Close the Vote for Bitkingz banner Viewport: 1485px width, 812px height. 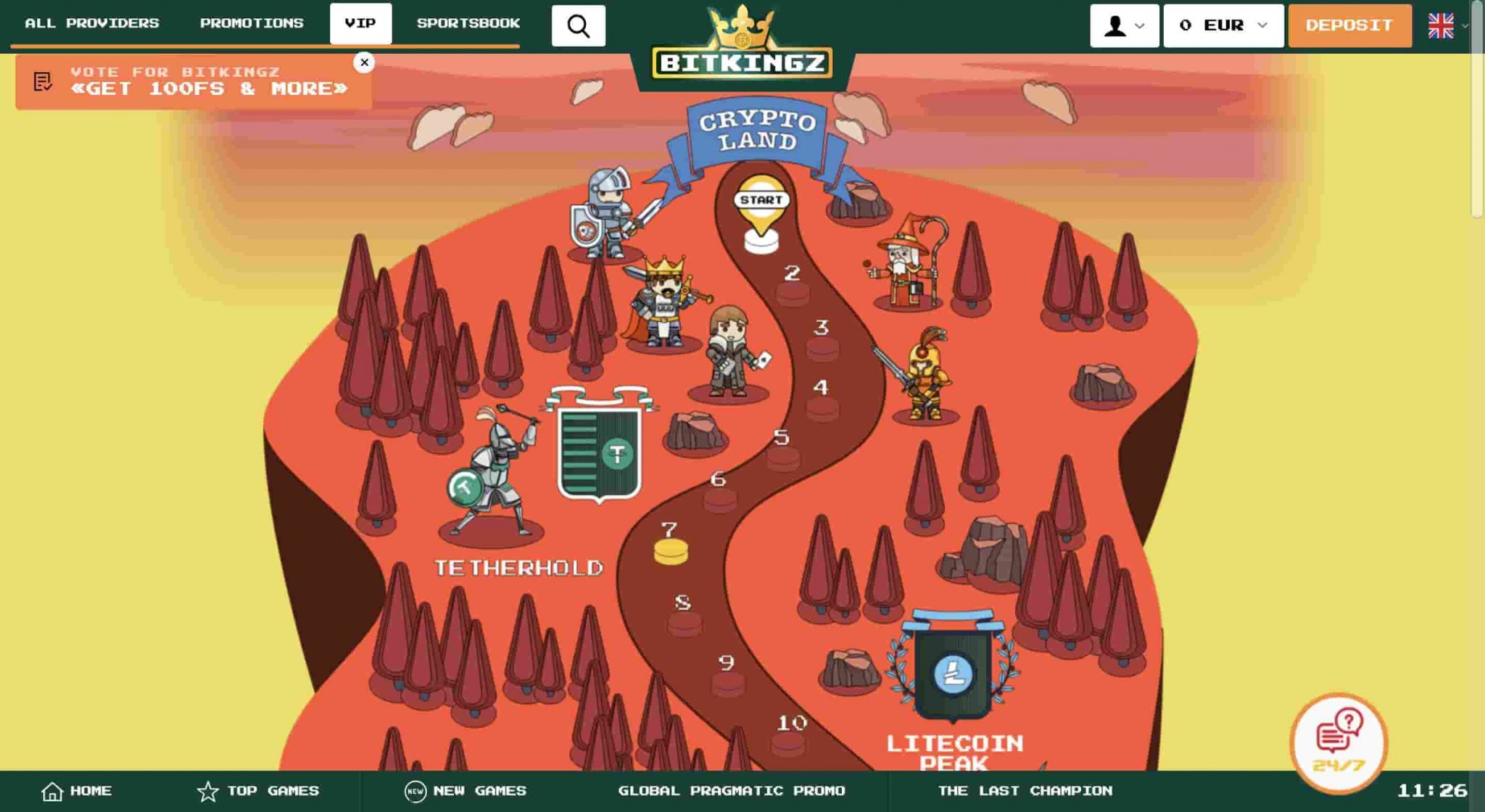364,62
